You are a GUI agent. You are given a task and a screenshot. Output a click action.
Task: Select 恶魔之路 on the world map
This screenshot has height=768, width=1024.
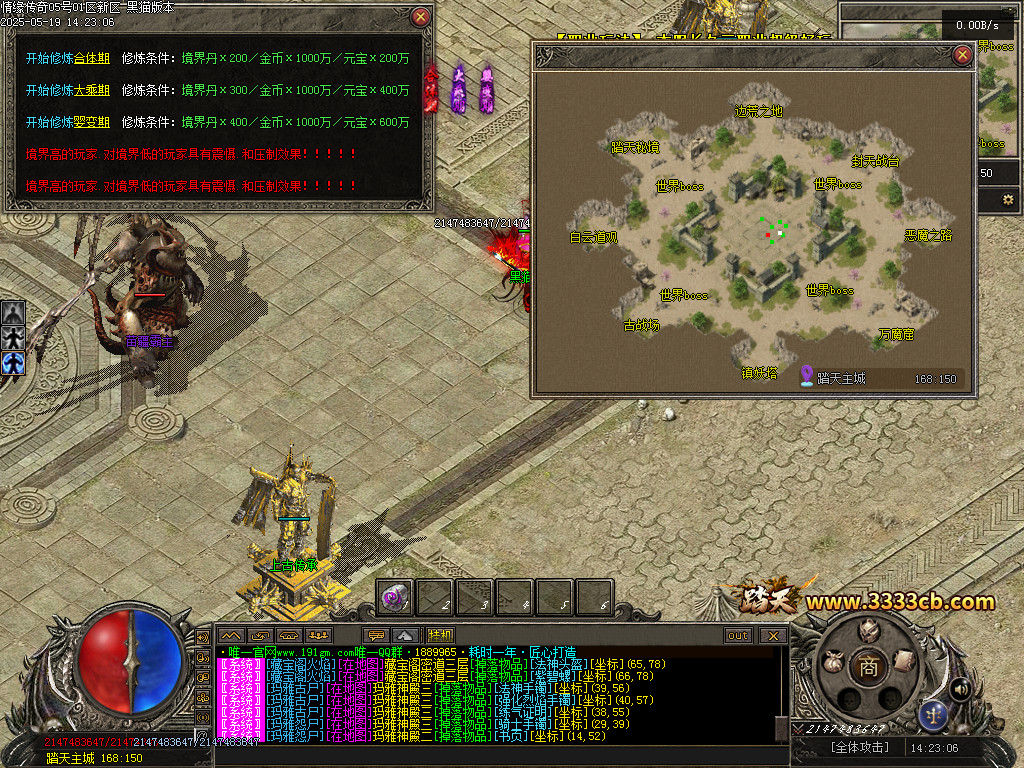click(x=928, y=236)
